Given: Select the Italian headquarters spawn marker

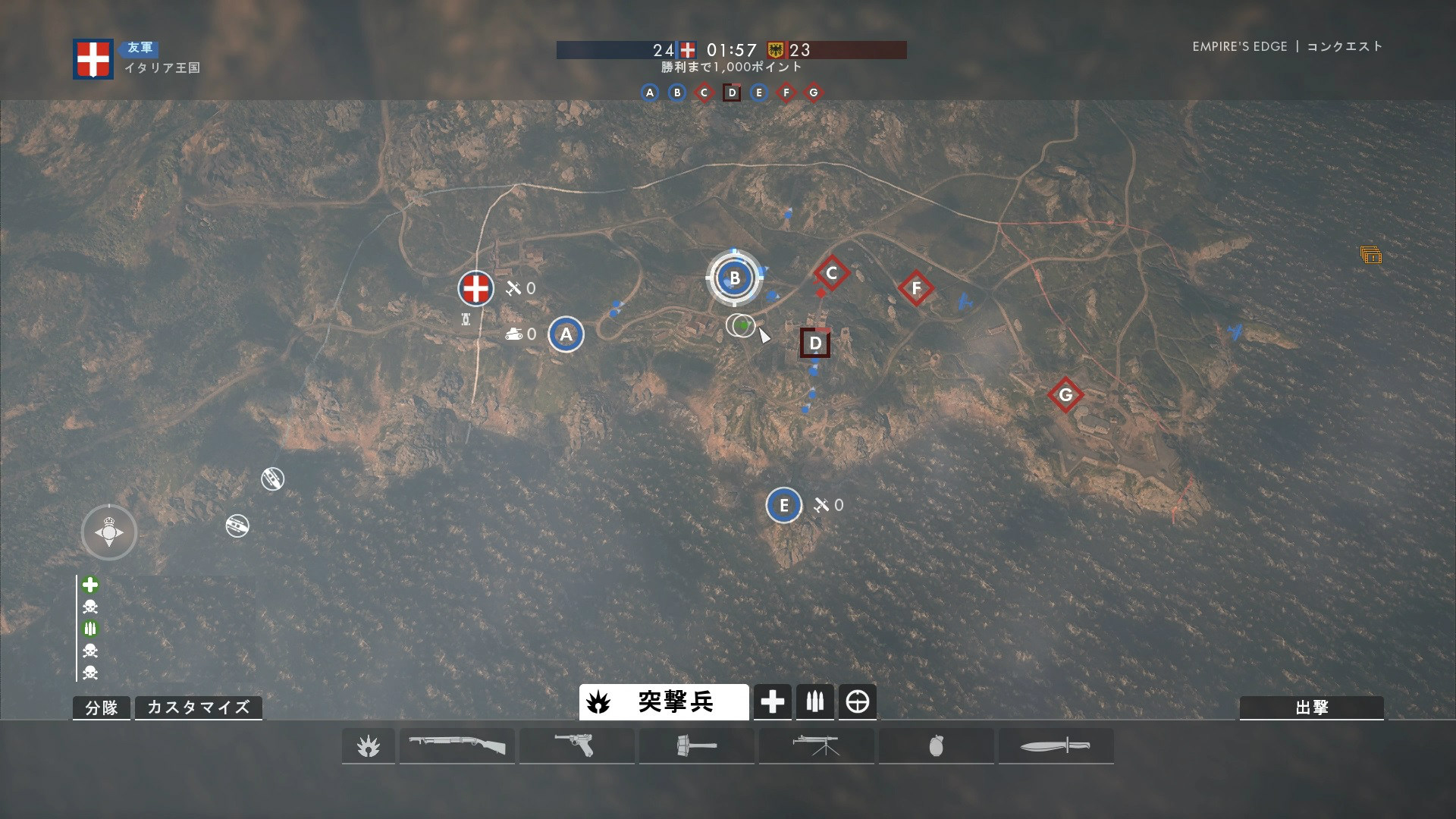Looking at the screenshot, I should (x=475, y=288).
